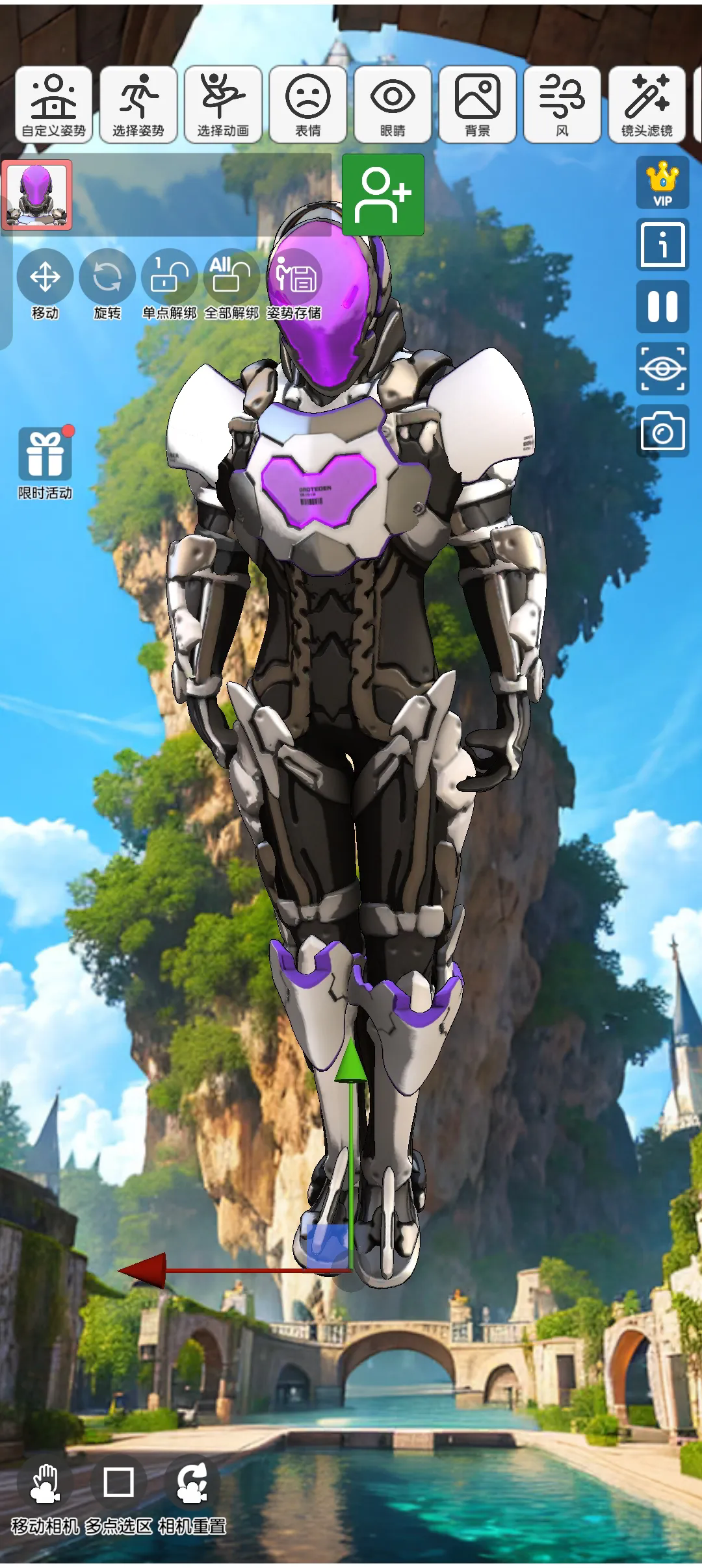Click the pause button
Viewport: 702px width, 1568px height.
[x=662, y=307]
